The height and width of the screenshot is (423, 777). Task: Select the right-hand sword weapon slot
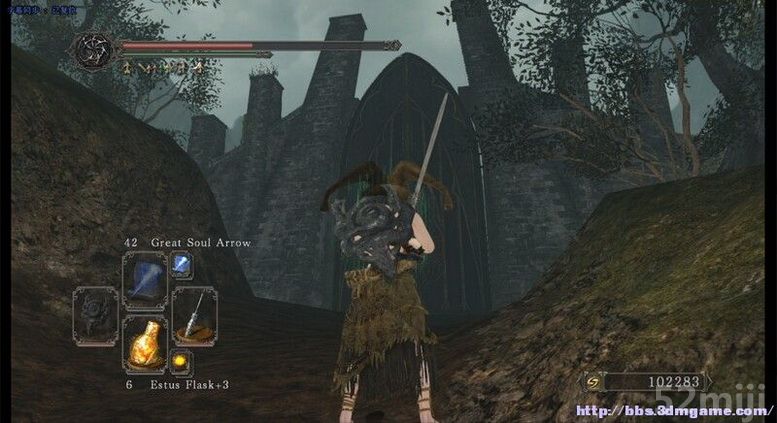point(193,315)
